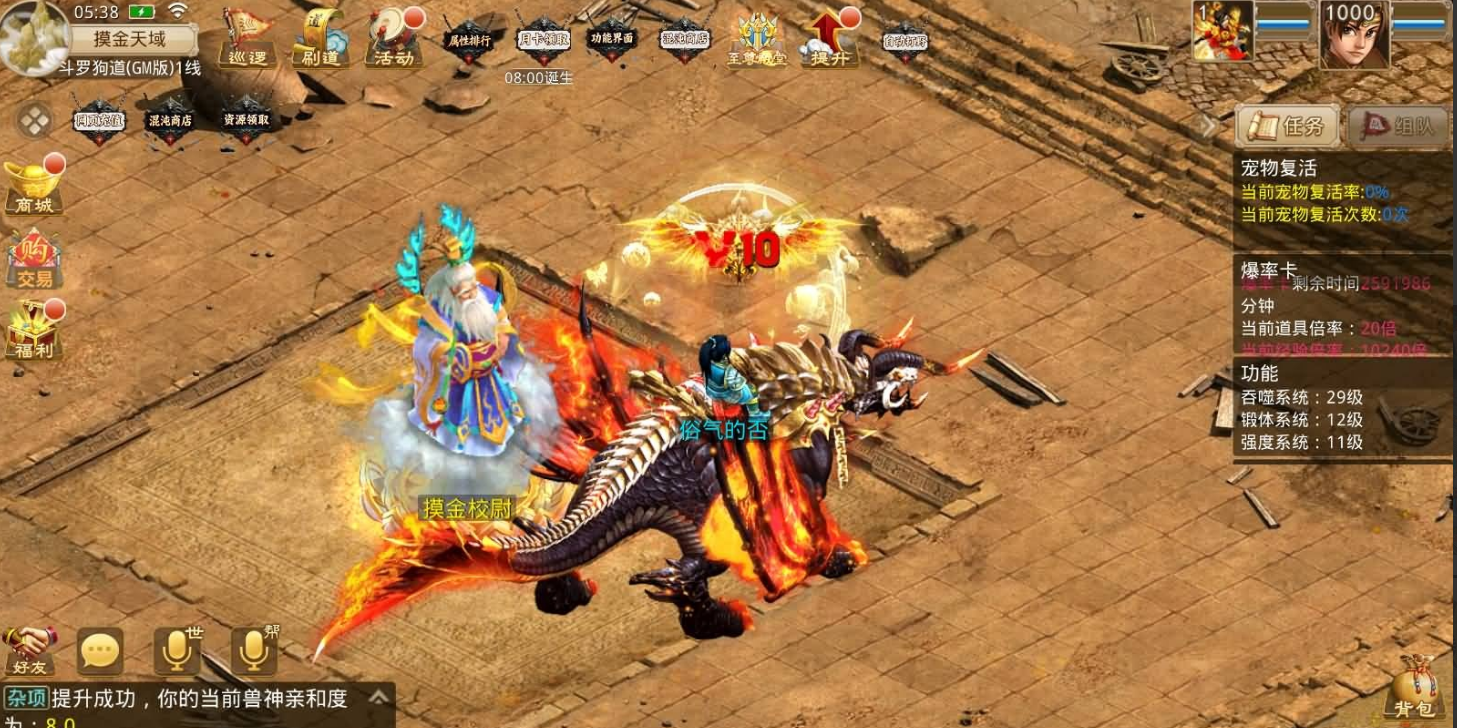
Task: Open the 至尊殿堂 hall icon
Action: 759,38
